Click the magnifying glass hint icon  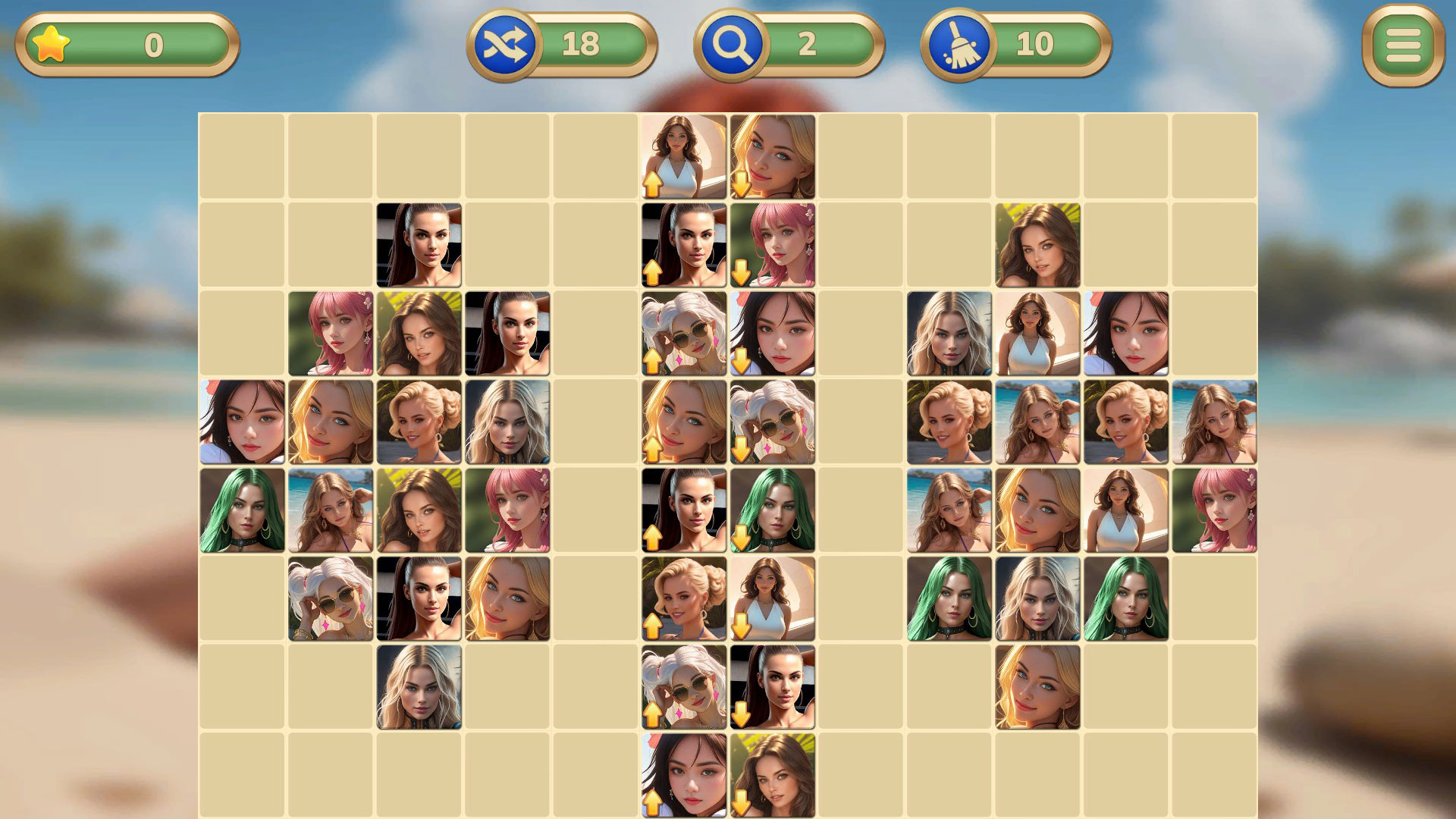click(x=733, y=43)
